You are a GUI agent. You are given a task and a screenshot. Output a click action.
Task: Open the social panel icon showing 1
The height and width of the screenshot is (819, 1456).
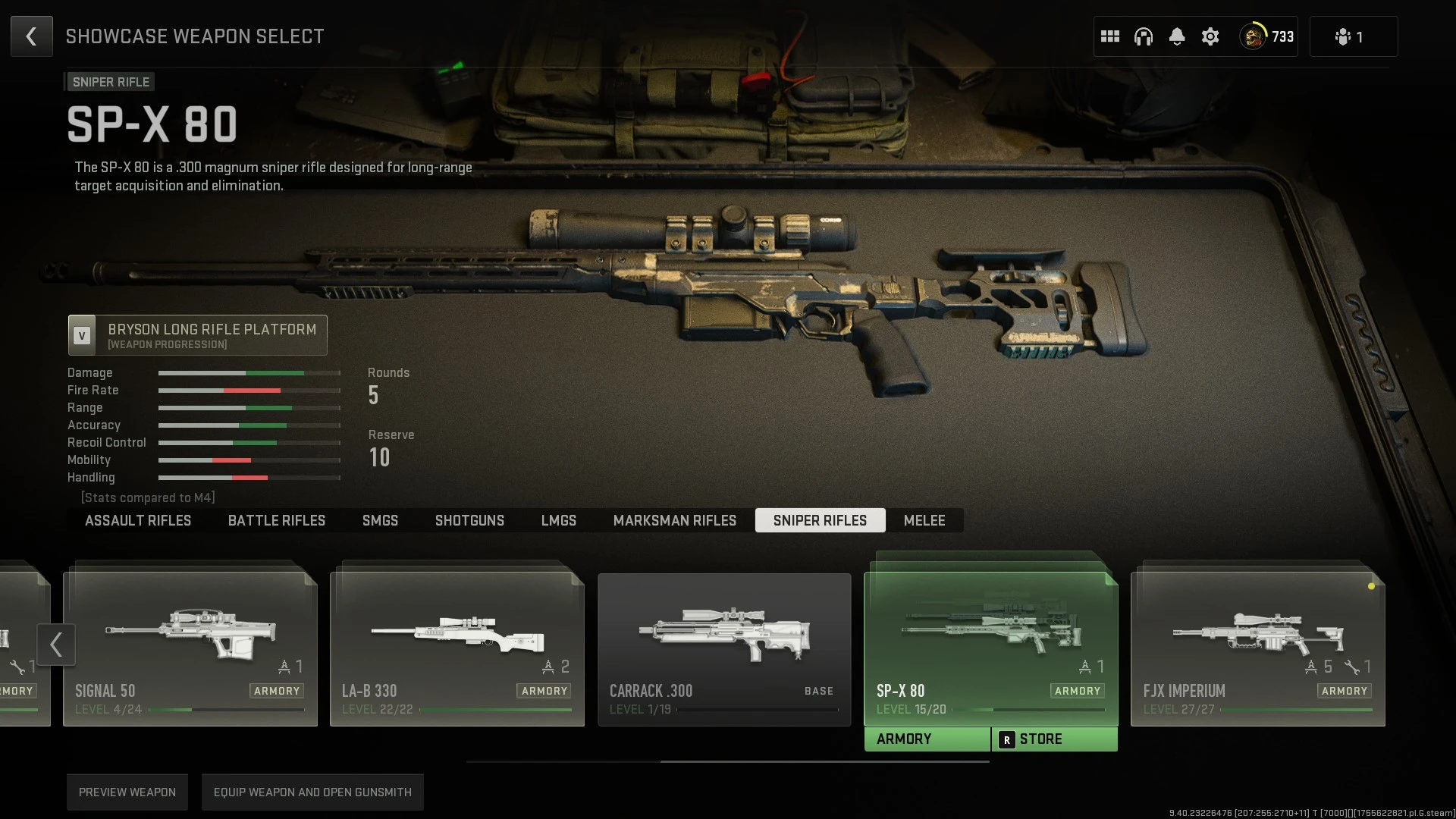1354,36
